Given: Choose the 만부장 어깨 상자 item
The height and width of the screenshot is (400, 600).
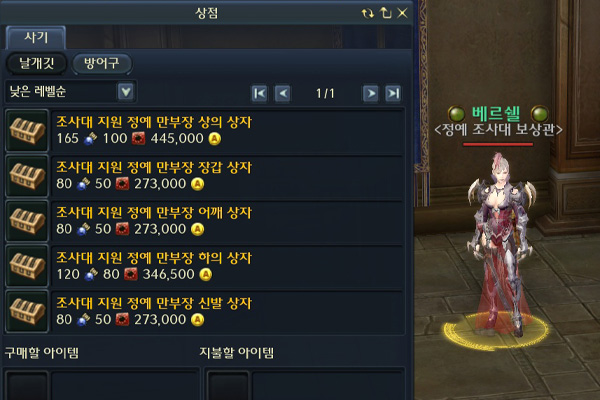Looking at the screenshot, I should pyautogui.click(x=153, y=213).
